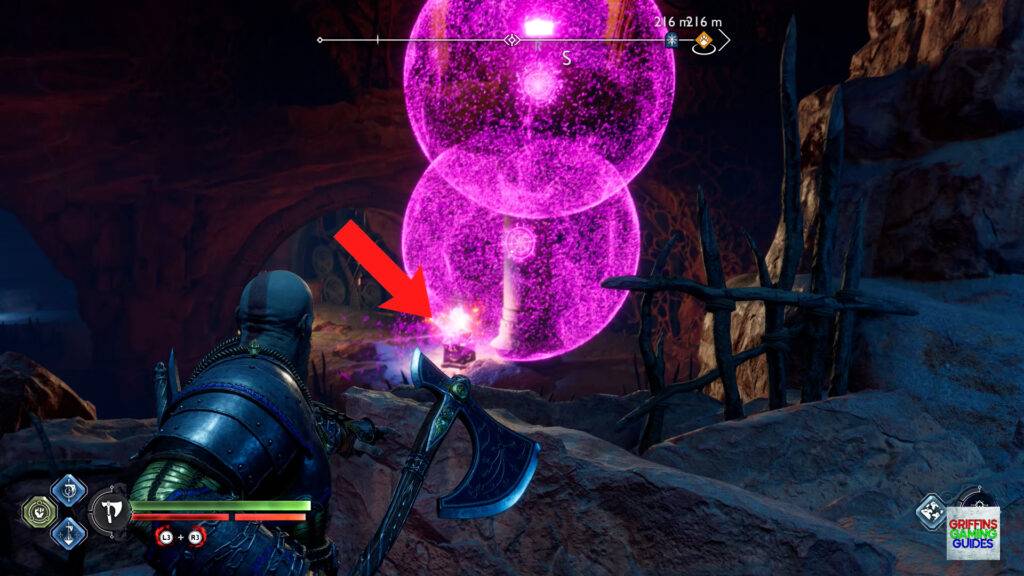
Task: Click the diamond marker on the compass bar
Action: [512, 41]
